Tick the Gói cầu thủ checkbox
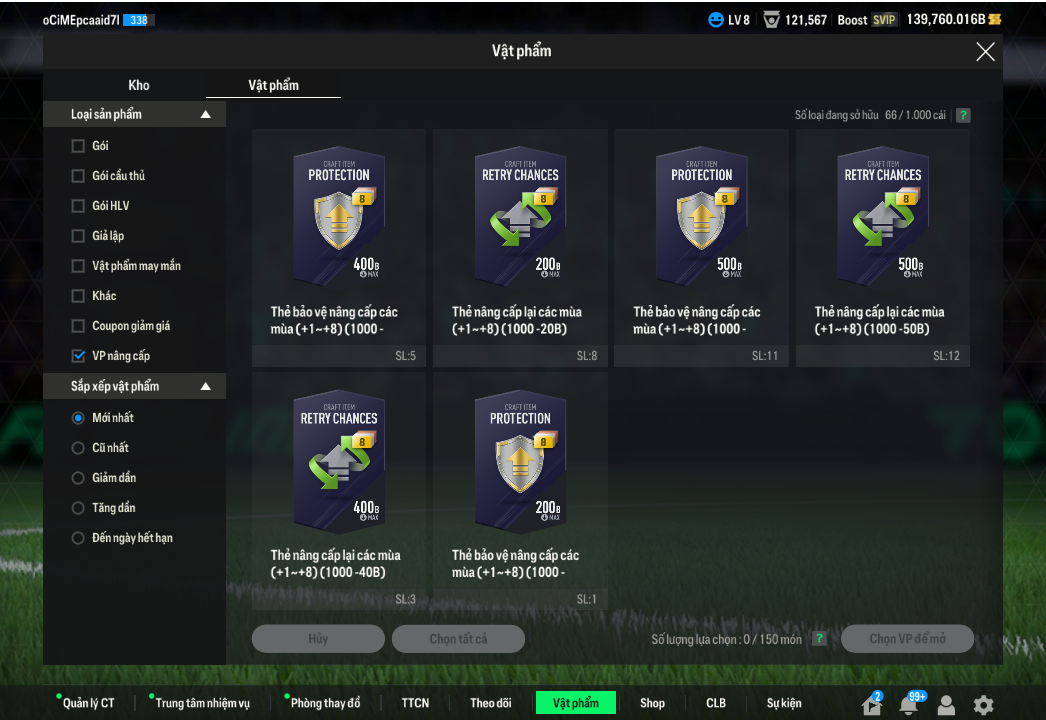Screen dimensions: 1046x720 78,176
